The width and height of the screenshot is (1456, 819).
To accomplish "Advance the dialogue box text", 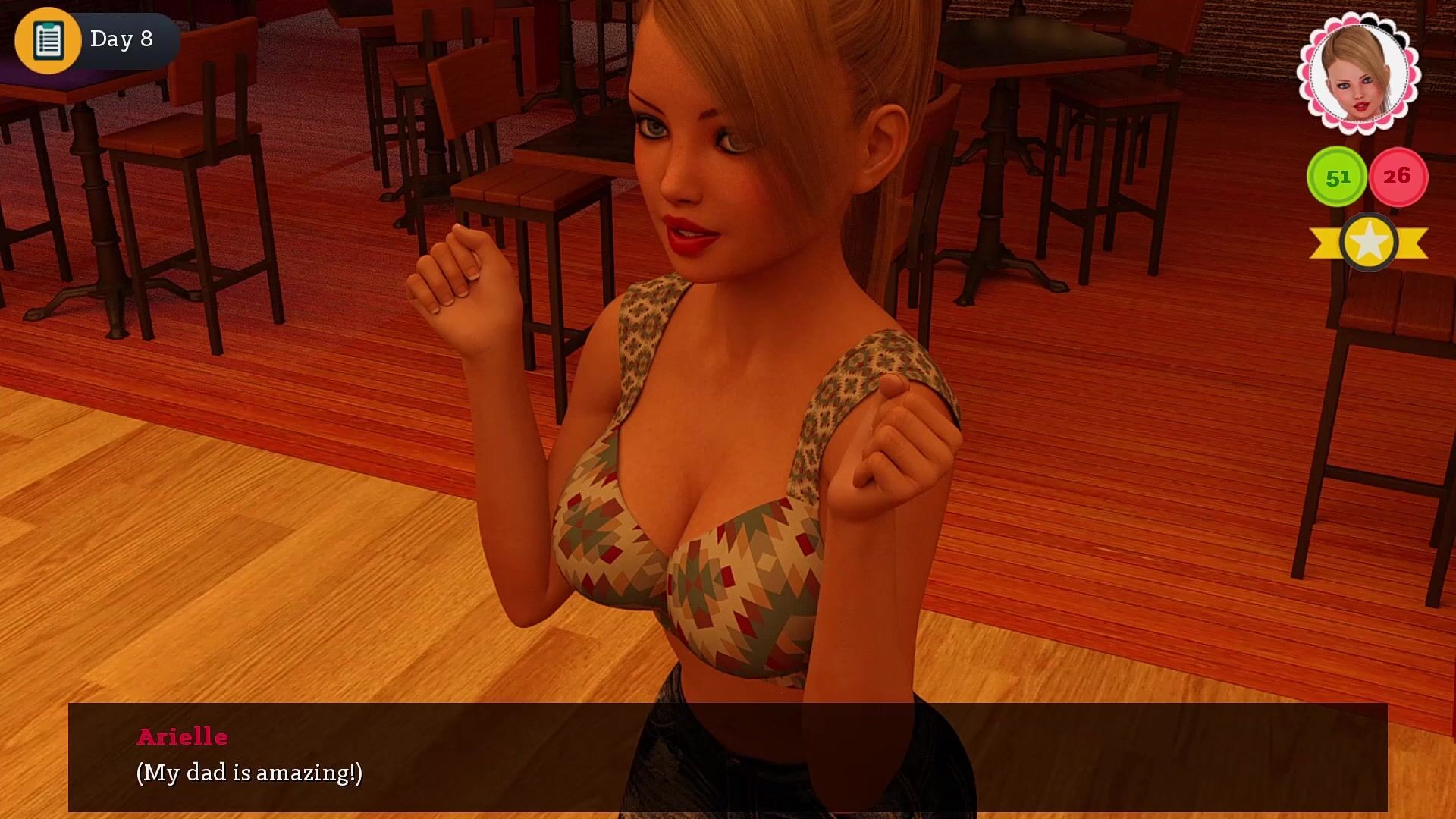I will coord(727,757).
